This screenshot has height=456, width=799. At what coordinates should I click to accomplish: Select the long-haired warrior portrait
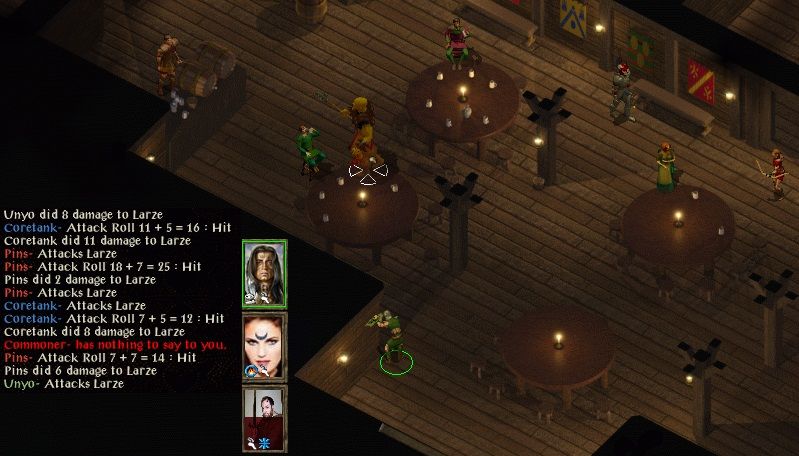point(264,272)
